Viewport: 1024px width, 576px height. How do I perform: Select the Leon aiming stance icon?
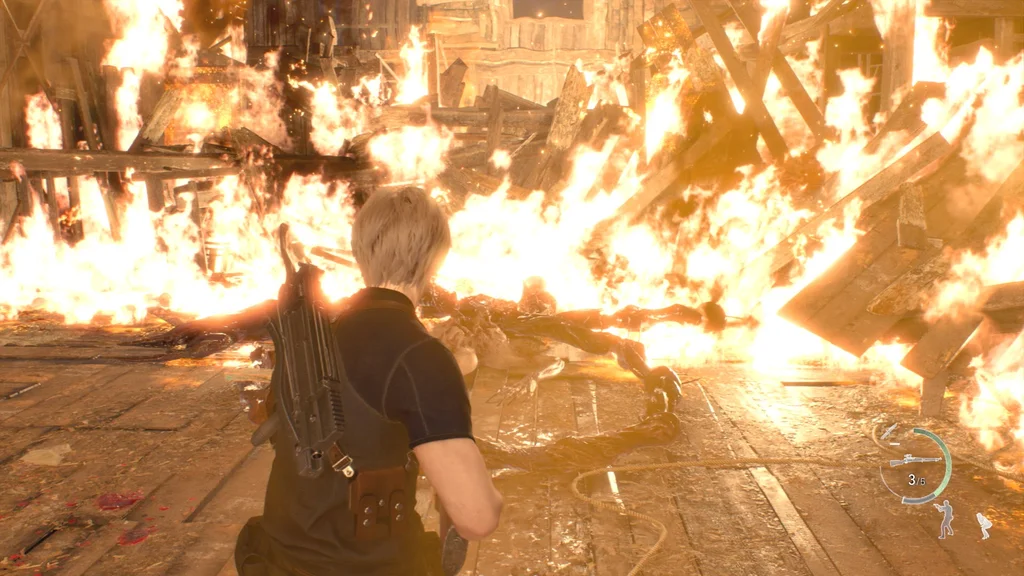click(x=944, y=519)
